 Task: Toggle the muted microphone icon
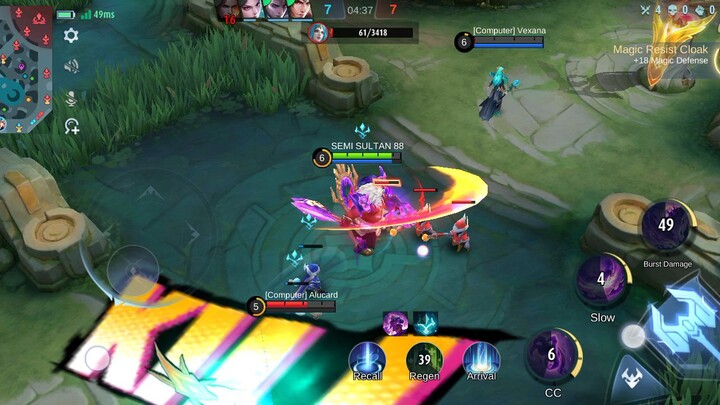tap(71, 97)
